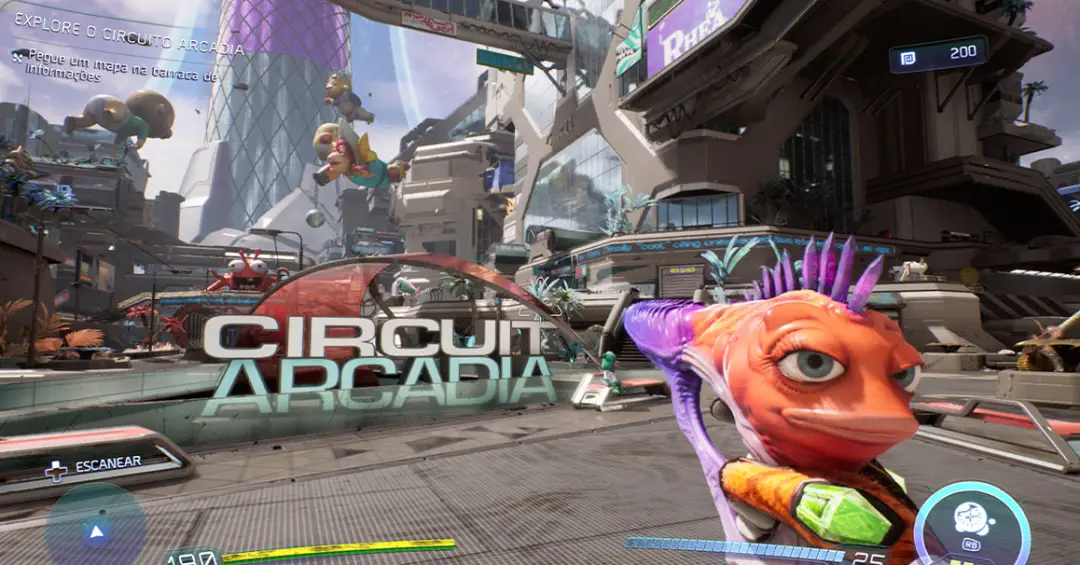
Task: Select the Explore o Circuito Arcadia objective tracker
Action: pos(128,48)
